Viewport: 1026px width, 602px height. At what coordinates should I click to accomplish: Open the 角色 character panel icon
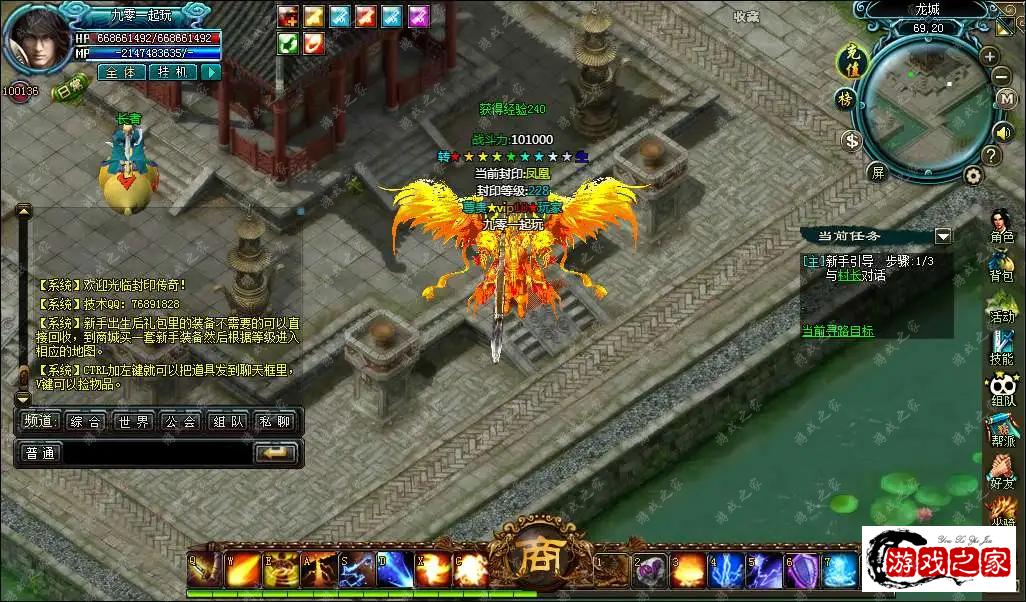point(1001,227)
